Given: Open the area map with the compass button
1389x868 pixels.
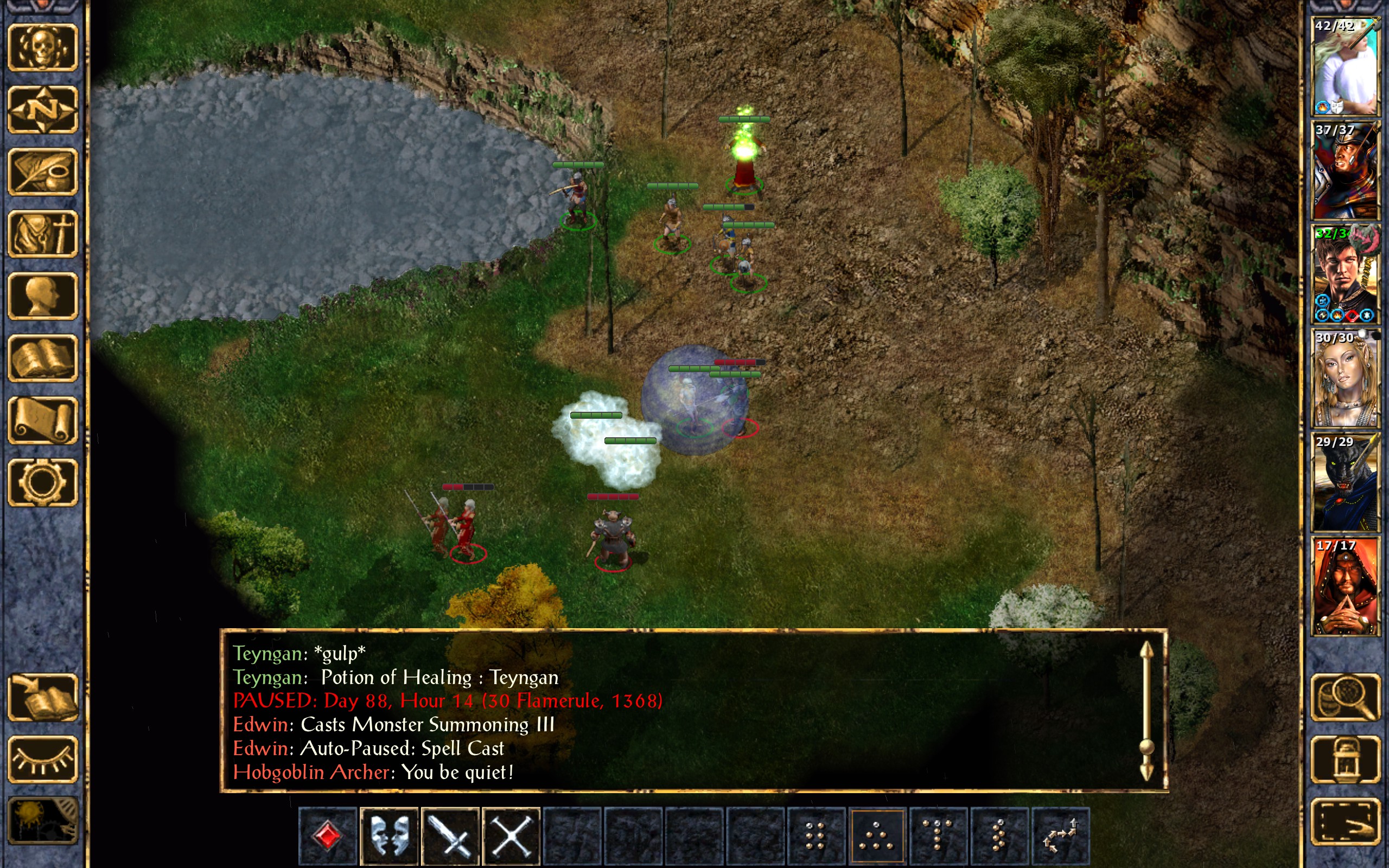Looking at the screenshot, I should coord(42,110).
